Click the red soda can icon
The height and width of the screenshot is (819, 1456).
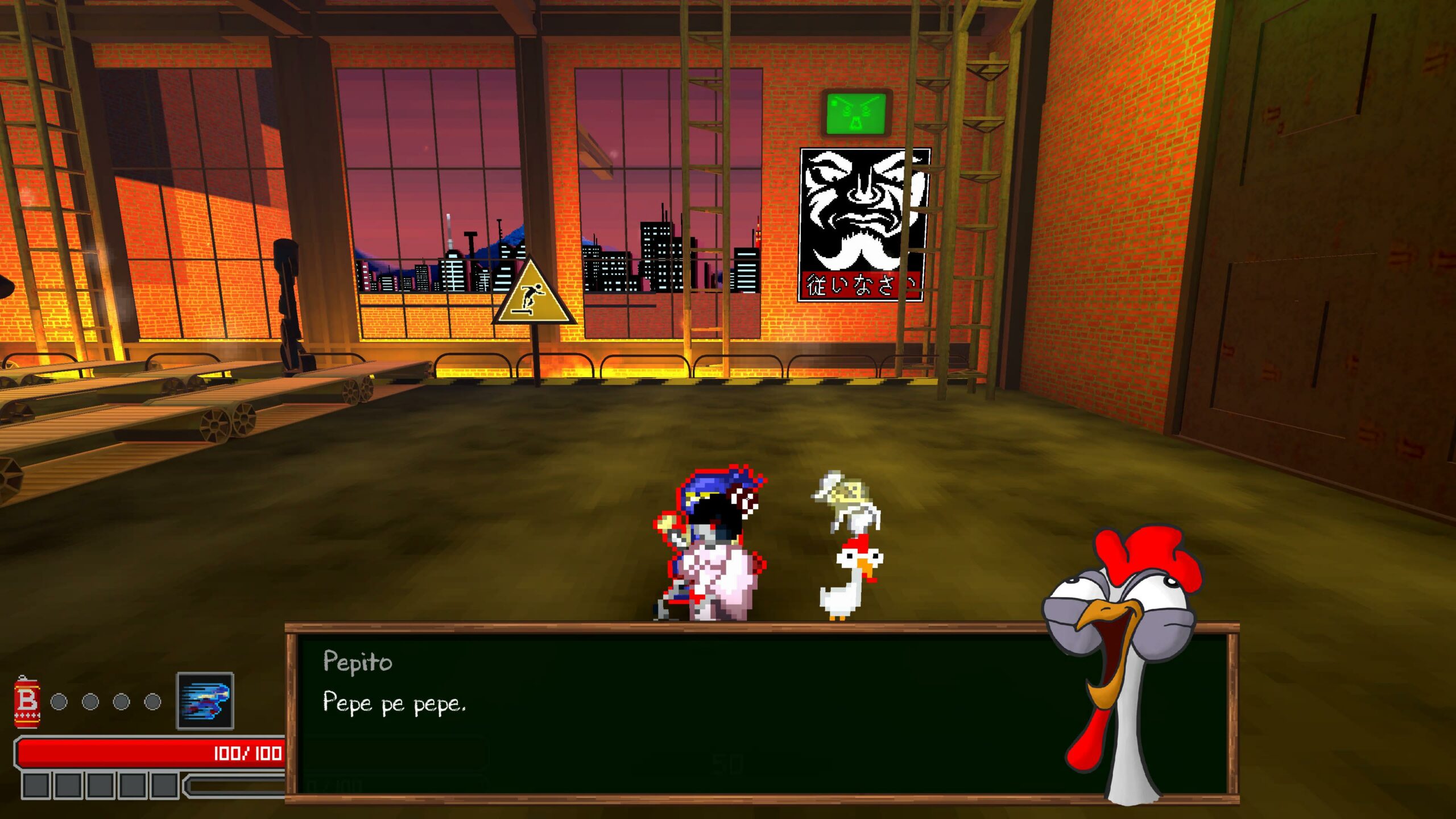point(27,701)
